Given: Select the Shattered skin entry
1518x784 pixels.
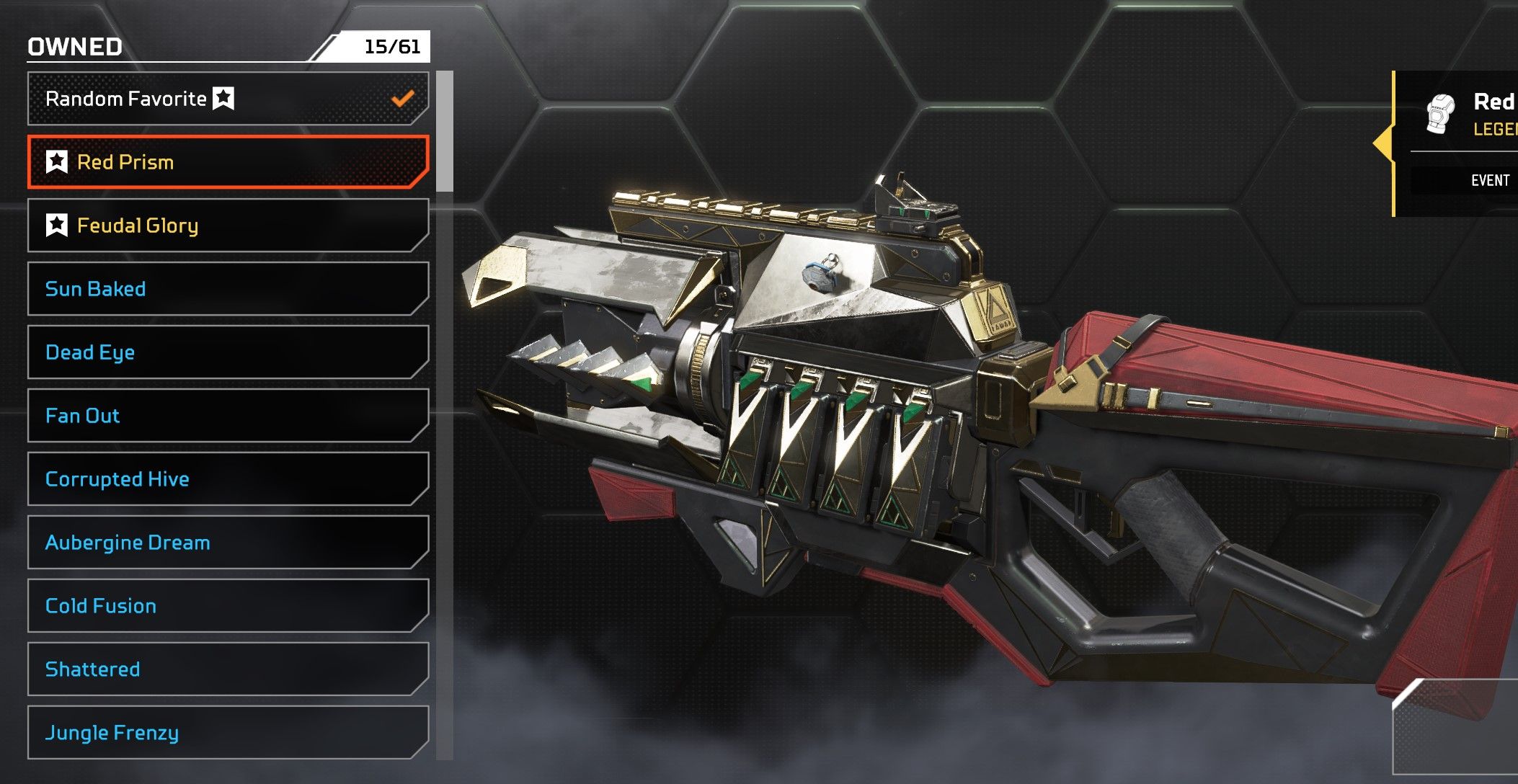Looking at the screenshot, I should point(228,669).
